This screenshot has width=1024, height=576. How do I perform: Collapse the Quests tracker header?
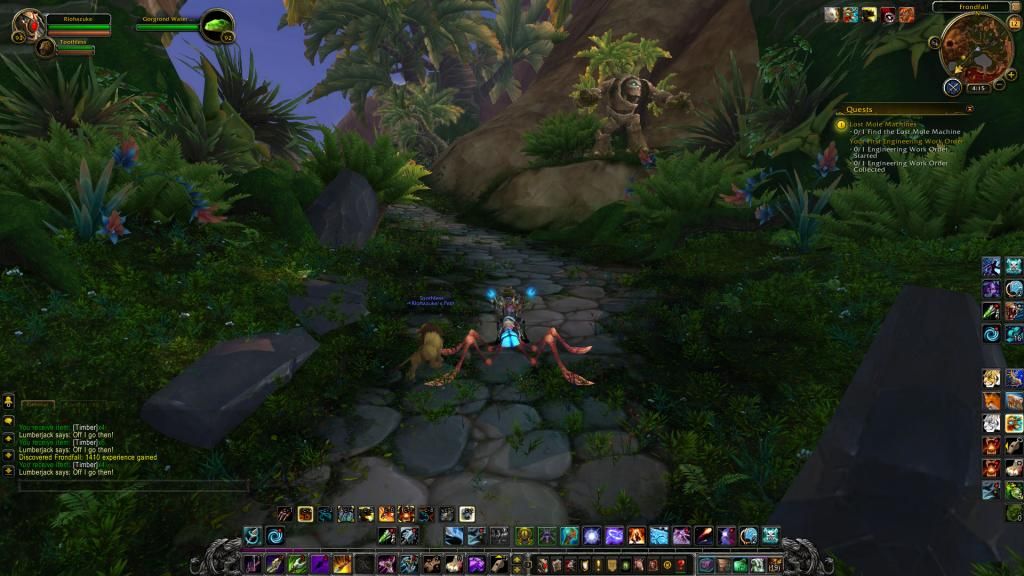tap(969, 109)
